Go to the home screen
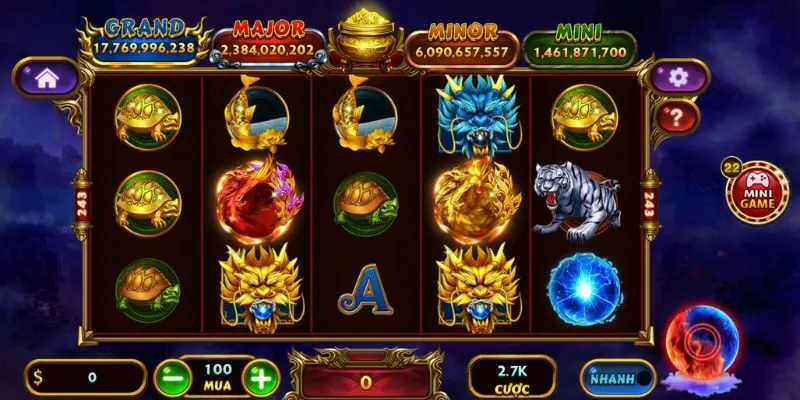The image size is (800, 400). pyautogui.click(x=45, y=76)
